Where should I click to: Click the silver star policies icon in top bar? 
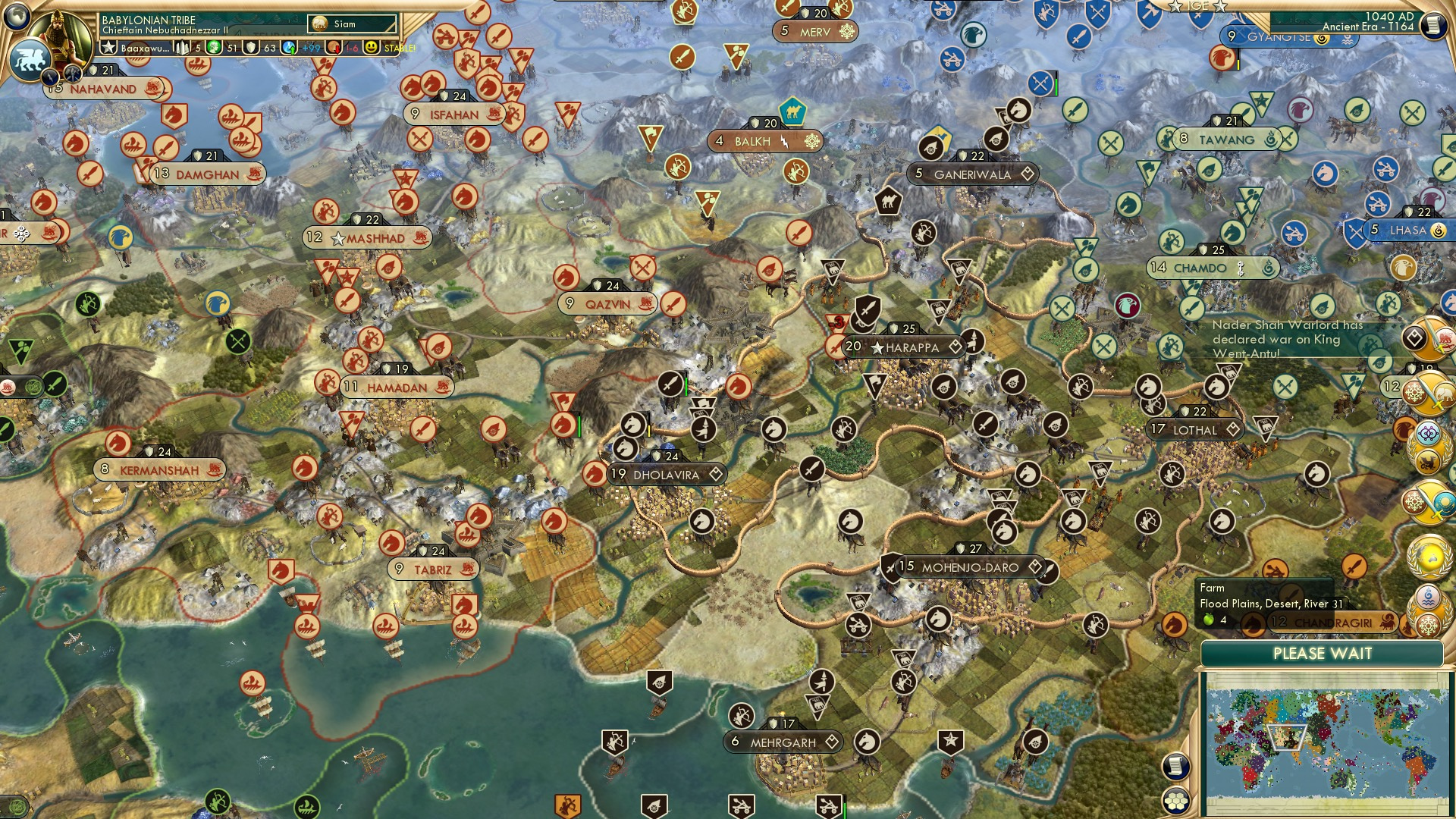[x=108, y=48]
